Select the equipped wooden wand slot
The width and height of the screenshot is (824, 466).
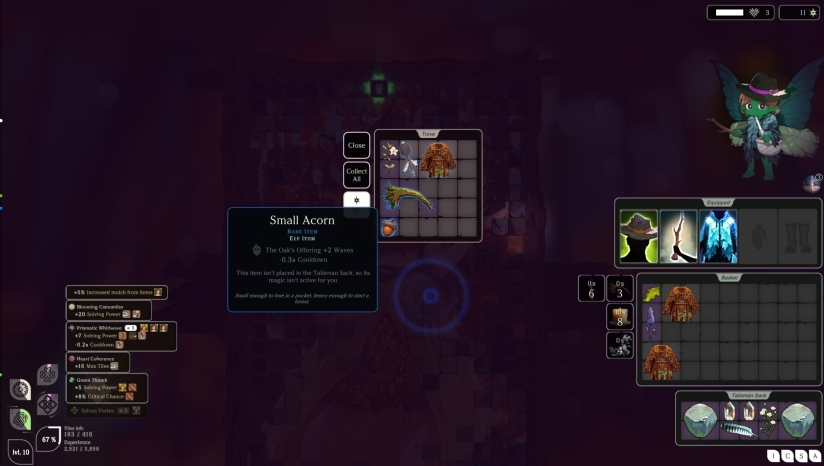coord(678,237)
